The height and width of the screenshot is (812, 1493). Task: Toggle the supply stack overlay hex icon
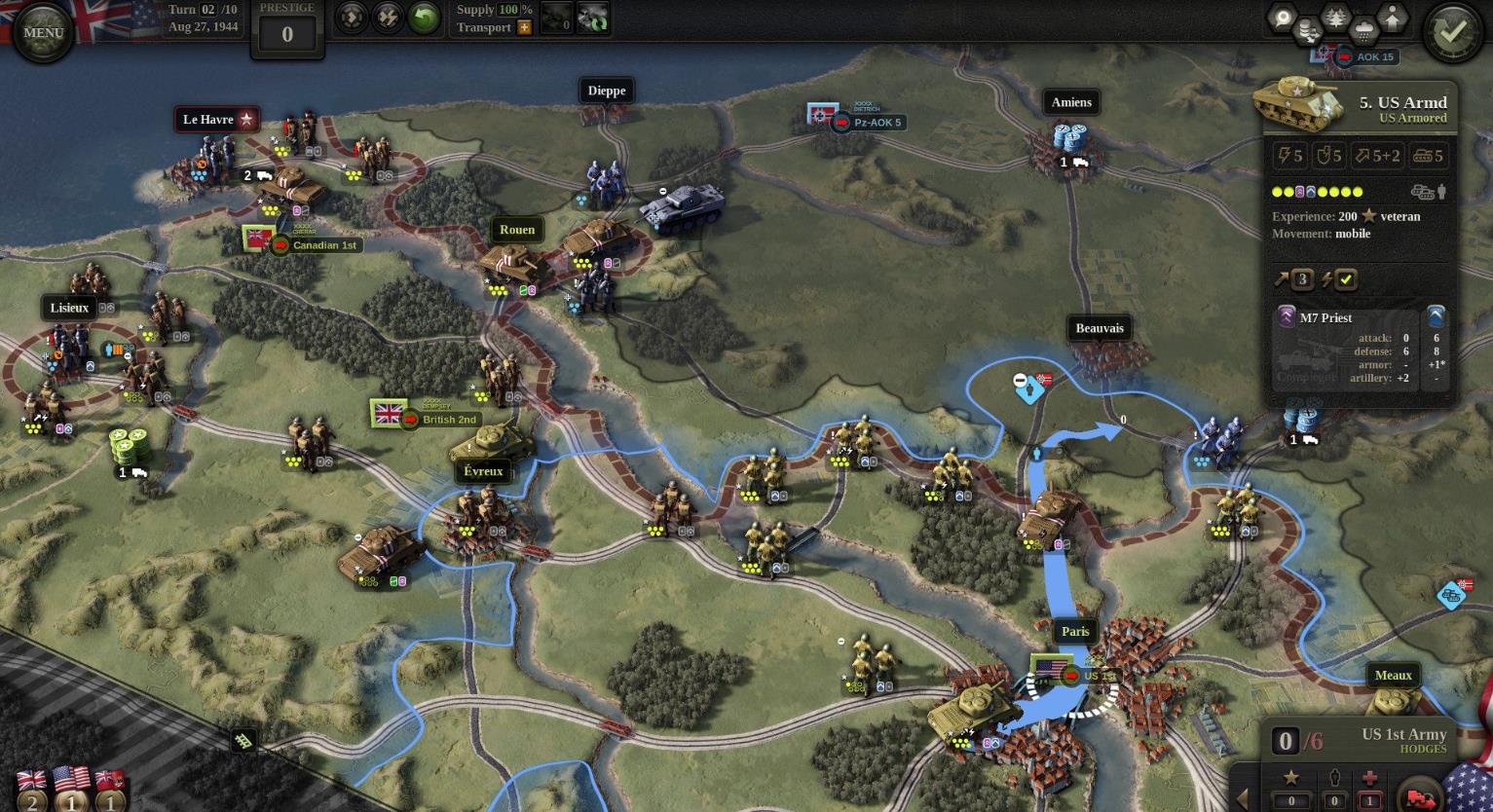[1308, 34]
